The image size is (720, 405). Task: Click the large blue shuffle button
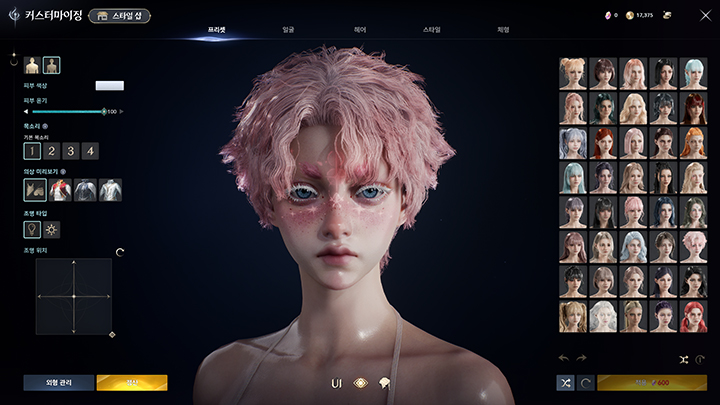(565, 382)
